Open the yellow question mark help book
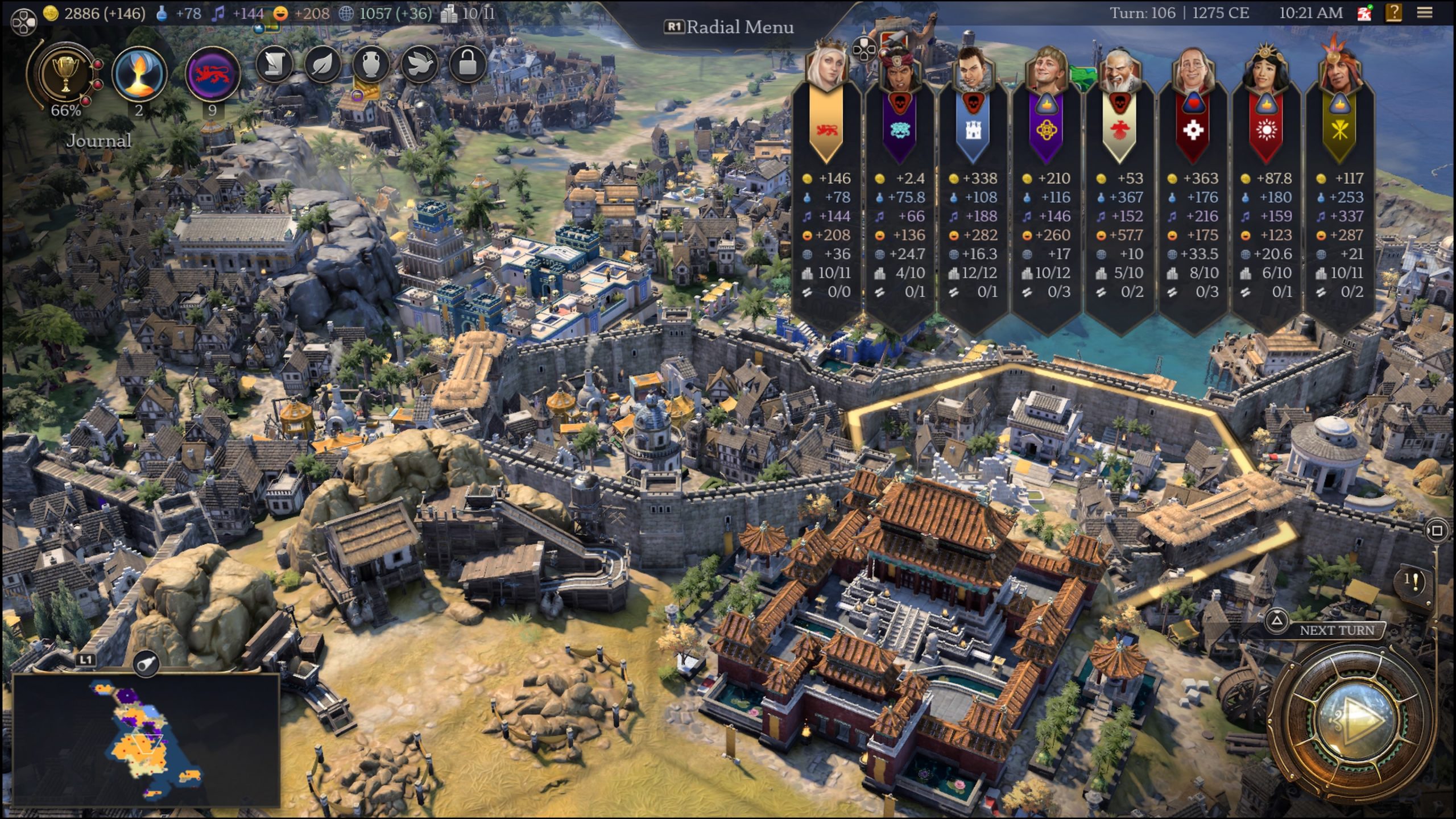The image size is (1456, 819). [1394, 13]
